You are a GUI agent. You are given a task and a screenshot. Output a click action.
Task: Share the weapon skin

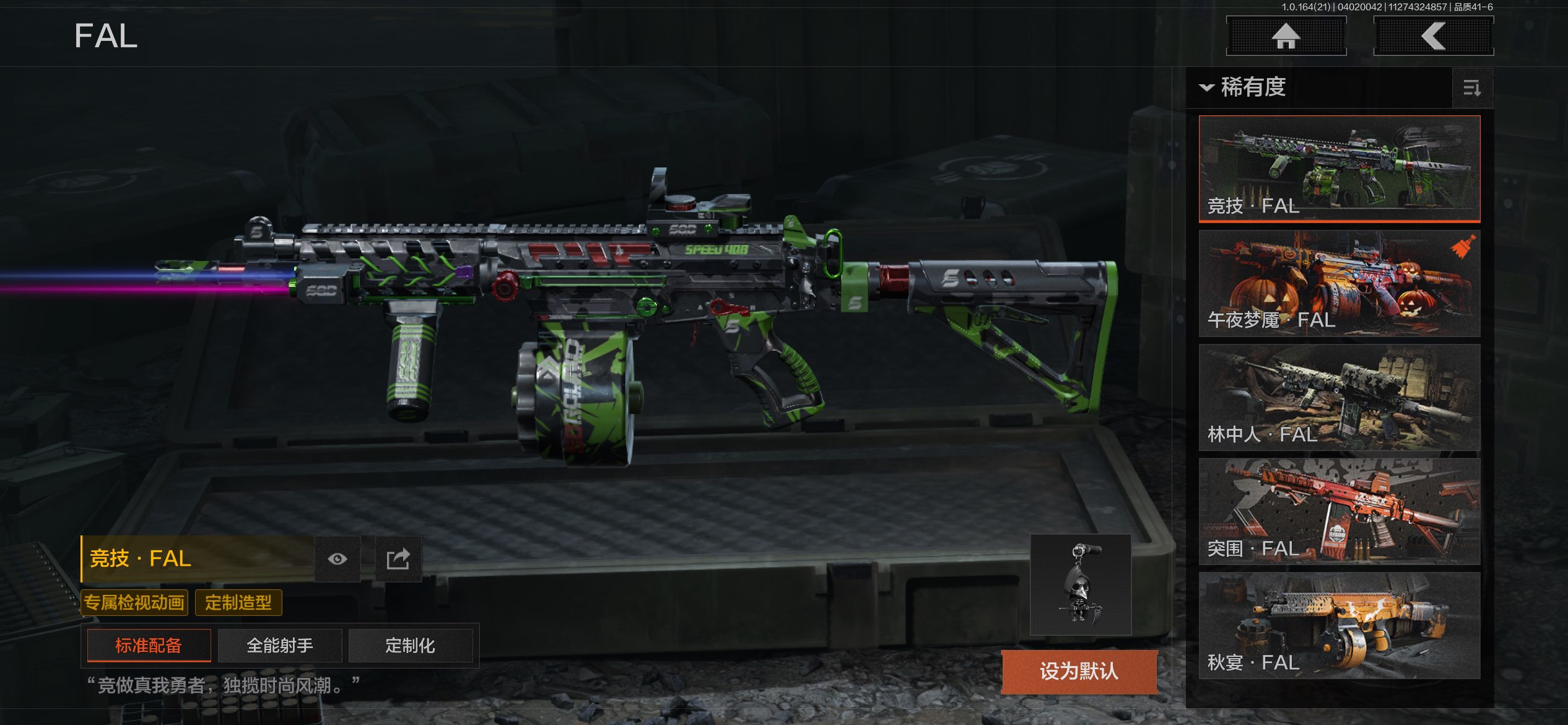pyautogui.click(x=398, y=559)
